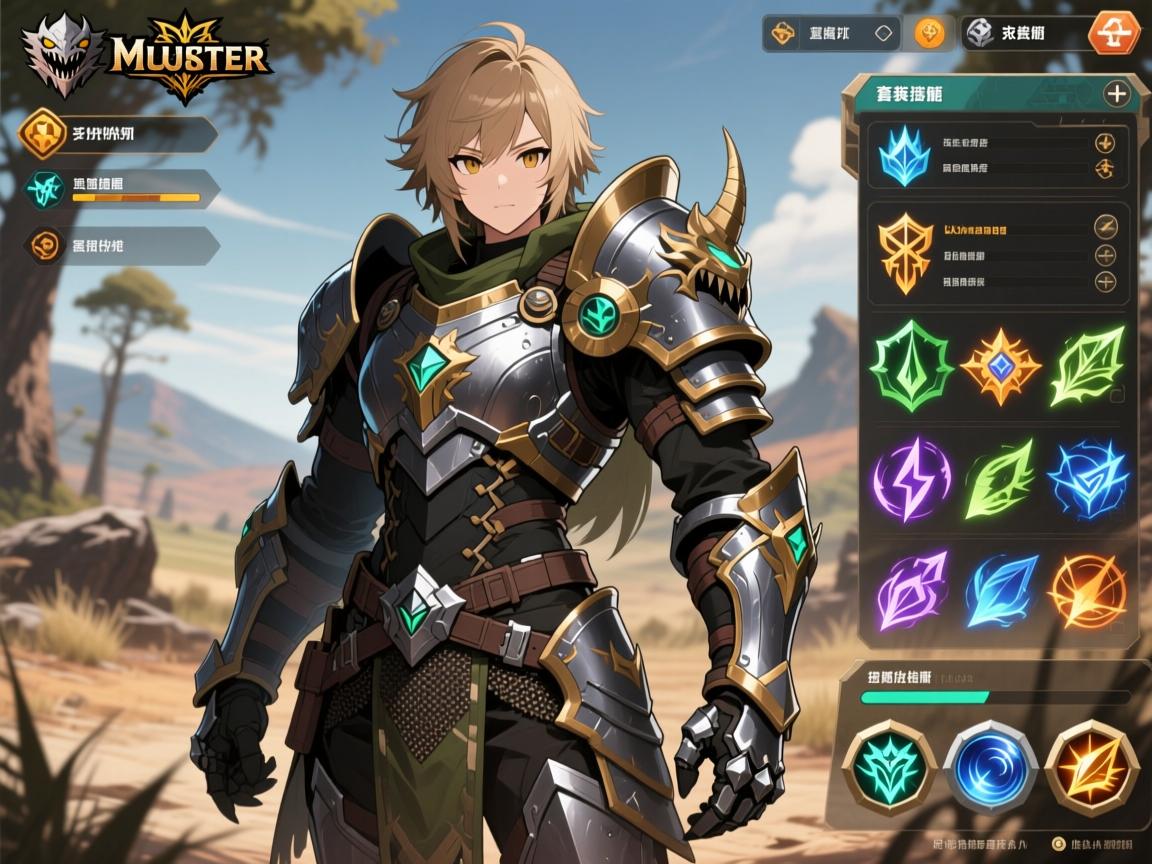Click the plus button on the panel header
1152x864 pixels.
click(1116, 94)
